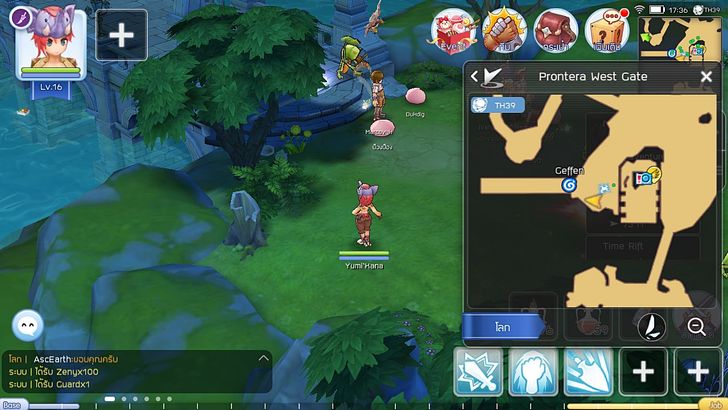This screenshot has height=410, width=728.
Task: Go back using the map panel arrow
Action: coord(477,76)
